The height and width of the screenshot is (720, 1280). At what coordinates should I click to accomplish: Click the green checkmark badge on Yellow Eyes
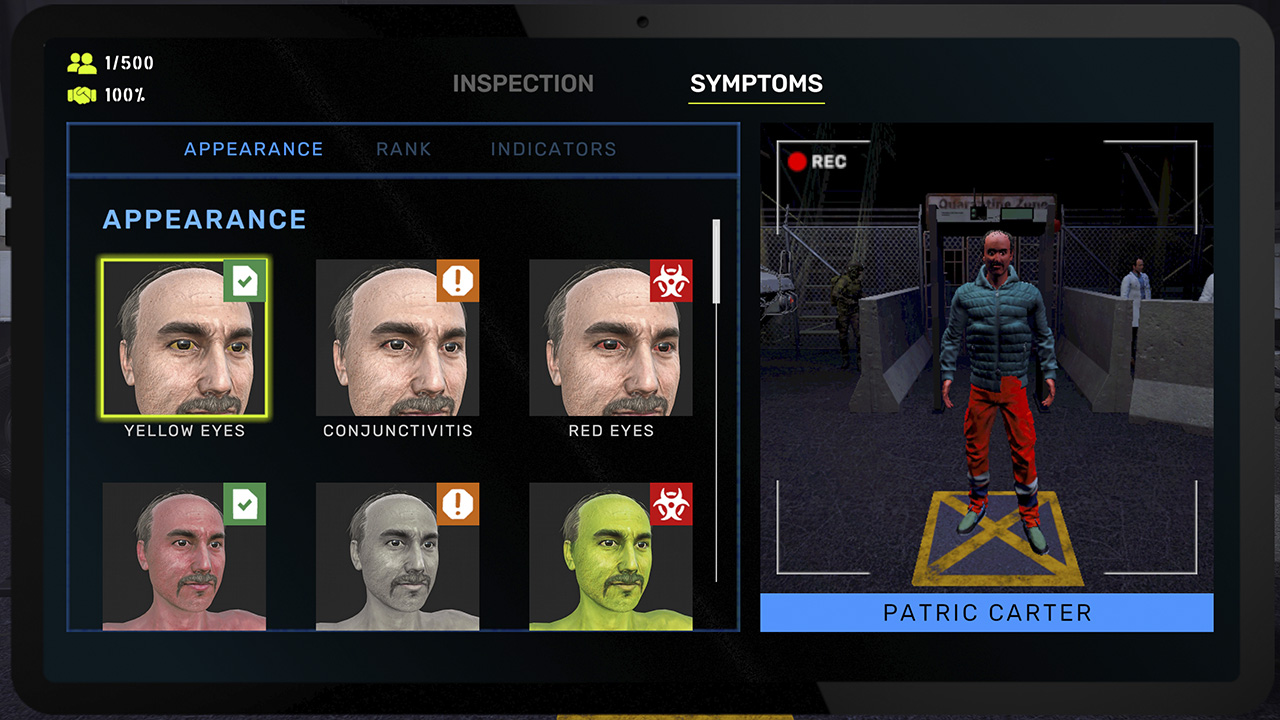pos(246,282)
